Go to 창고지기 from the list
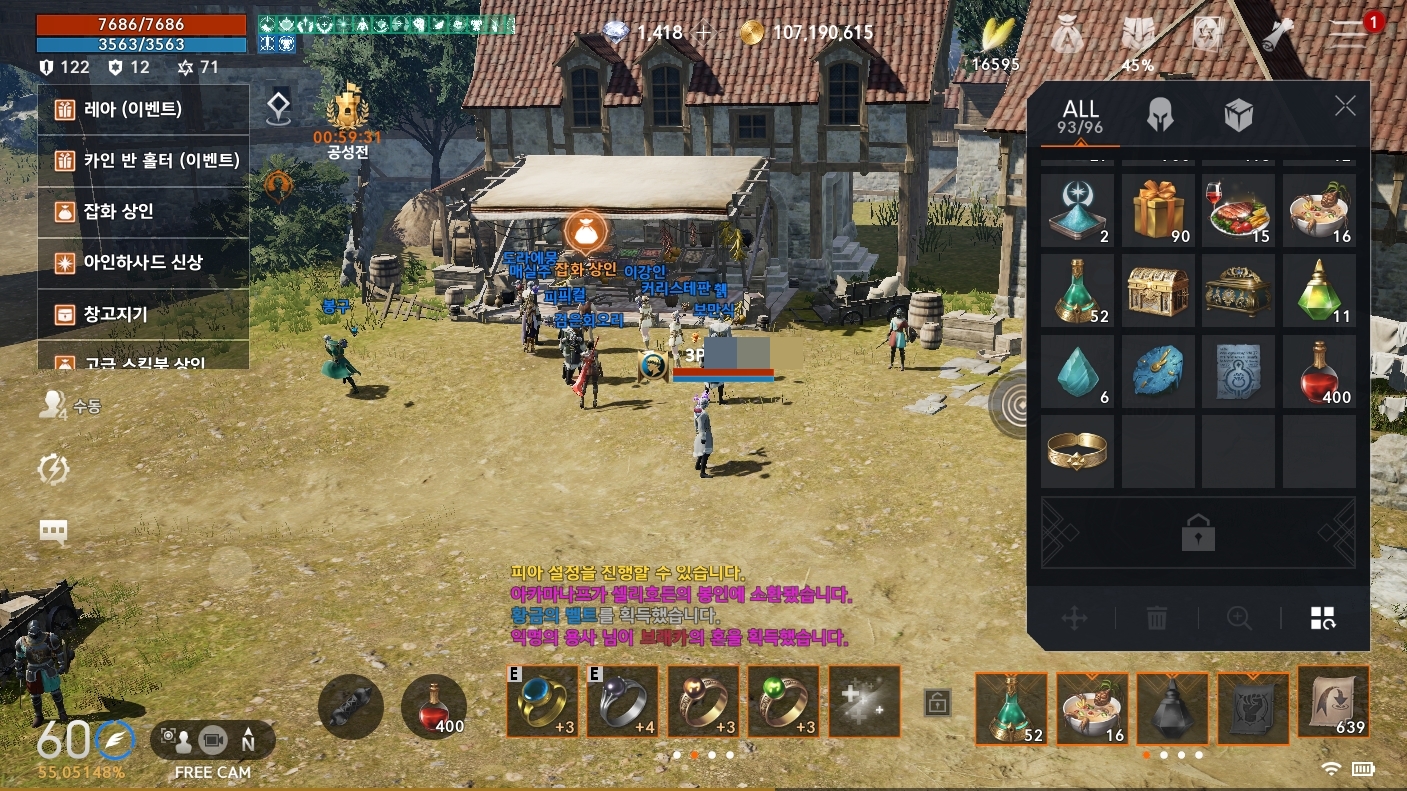Screen dimensions: 1407x791 (x=143, y=314)
